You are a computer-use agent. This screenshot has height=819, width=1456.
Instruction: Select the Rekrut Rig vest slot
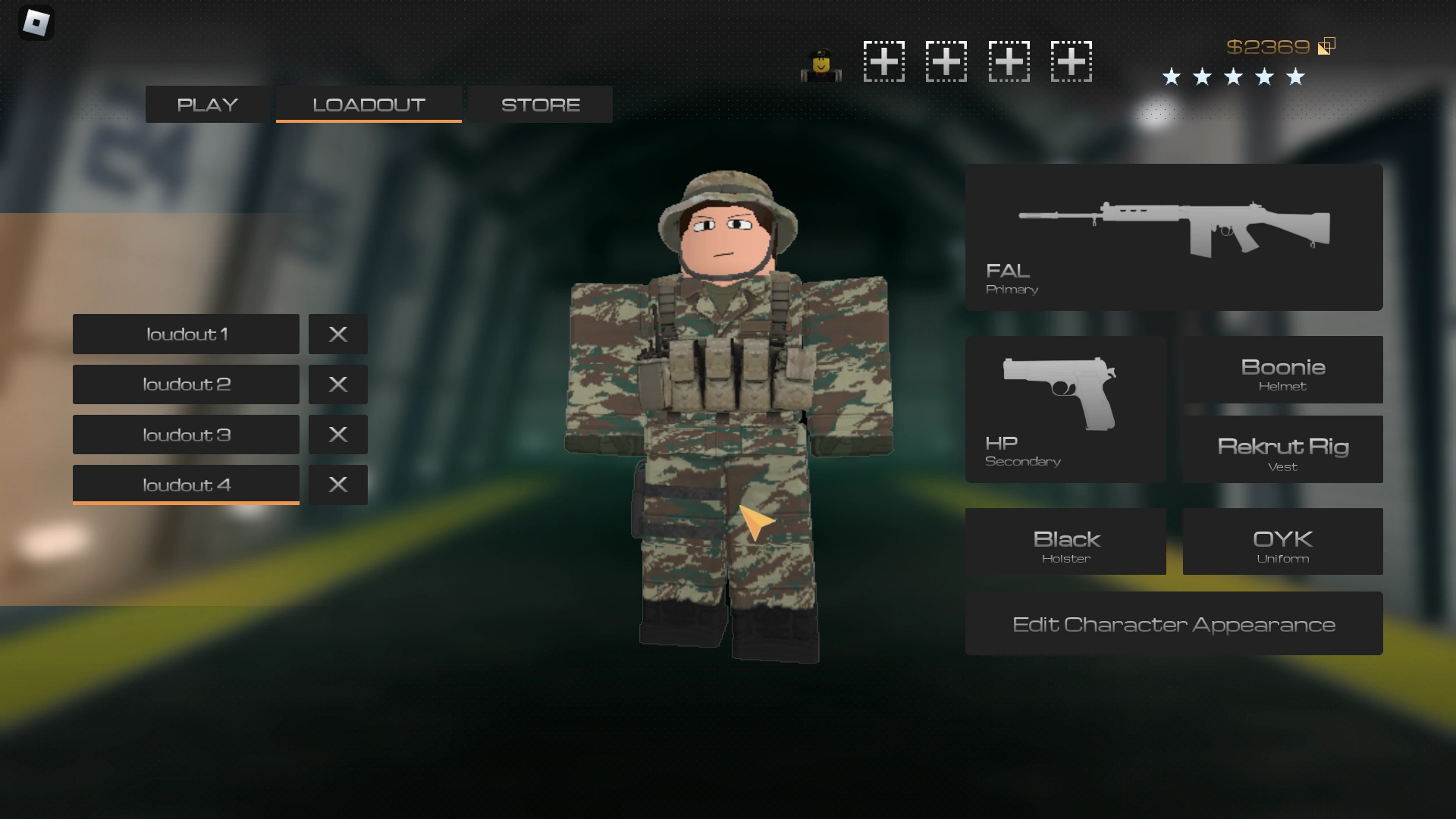coord(1281,449)
